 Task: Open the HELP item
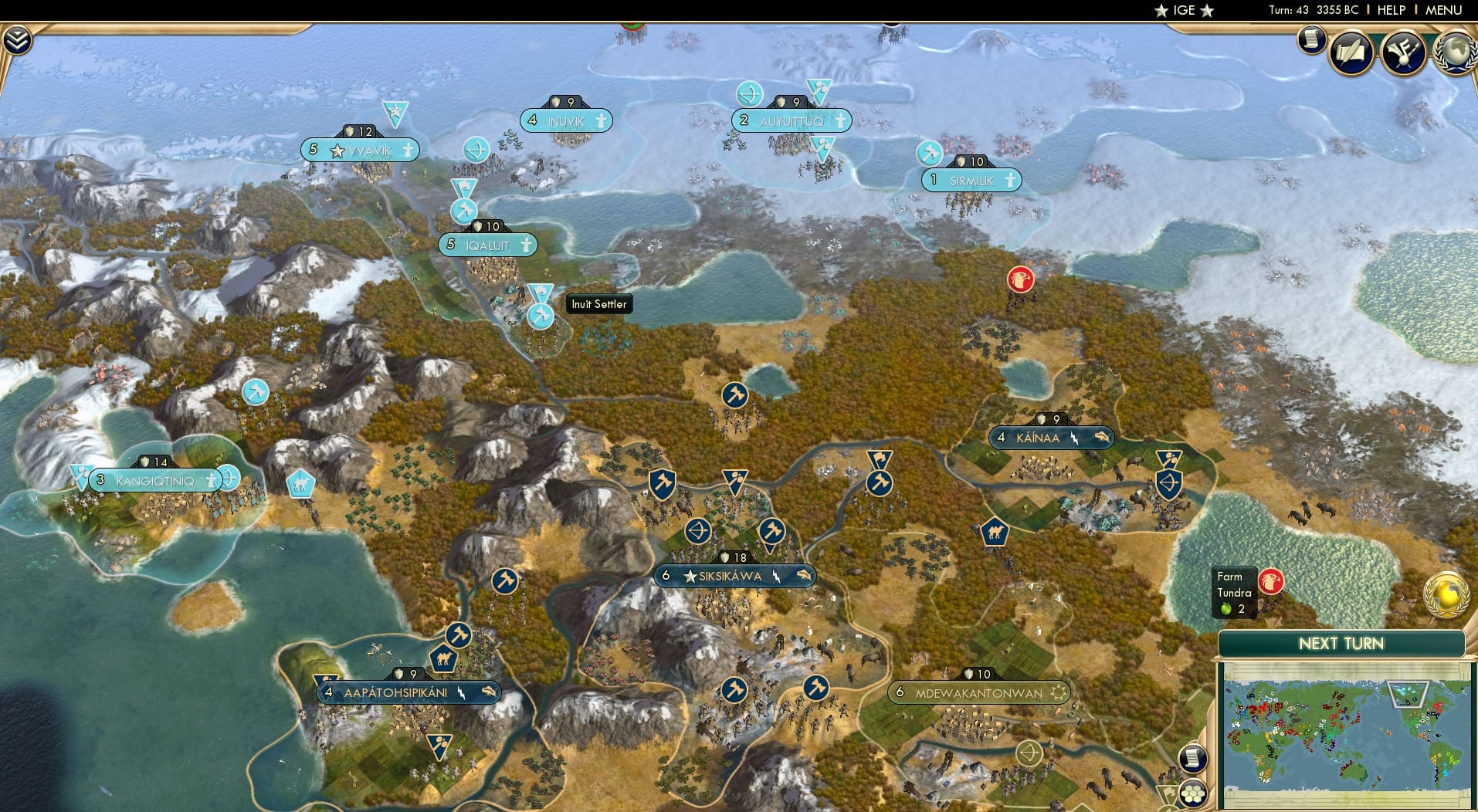coord(1391,10)
